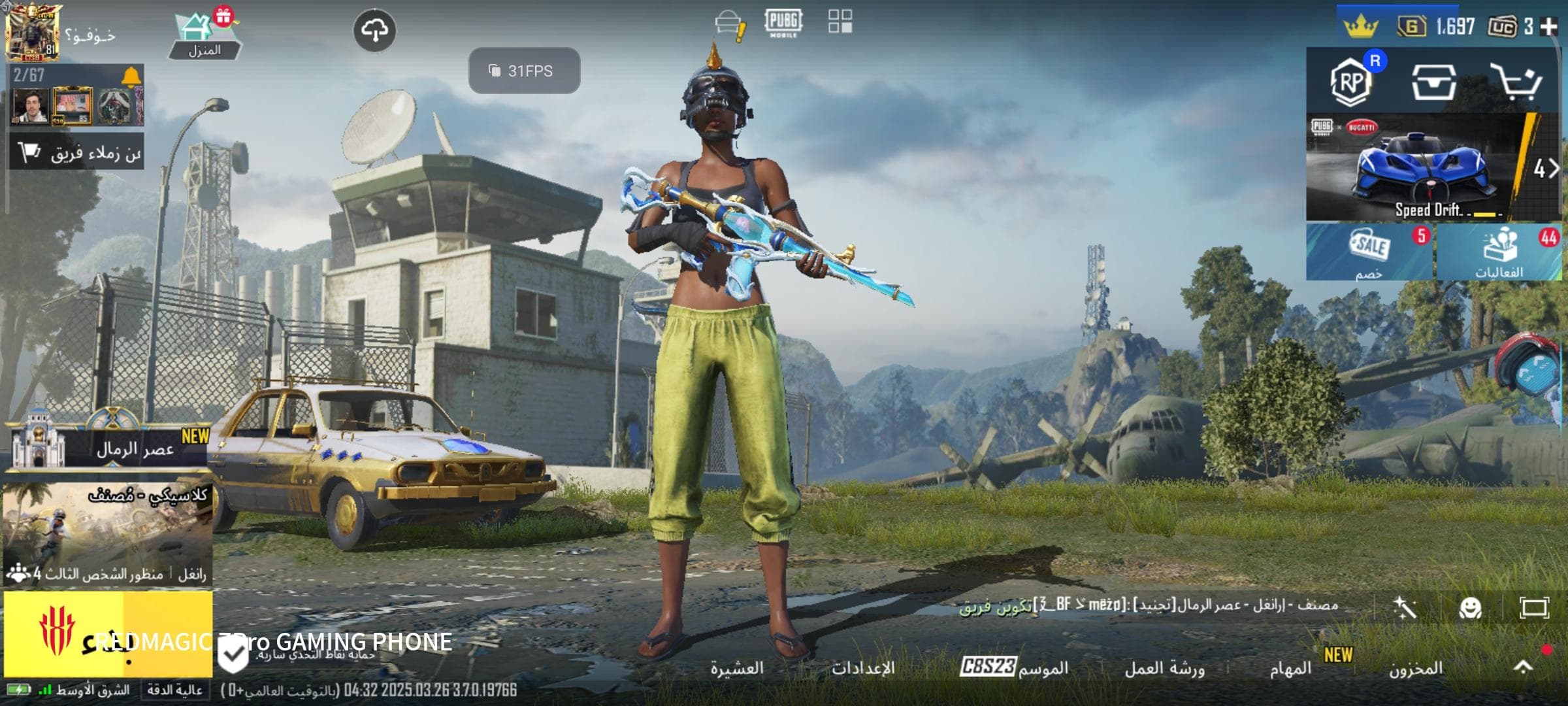This screenshot has width=1568, height=706.
Task: Open the Settings (الإعدادات) menu
Action: (862, 668)
